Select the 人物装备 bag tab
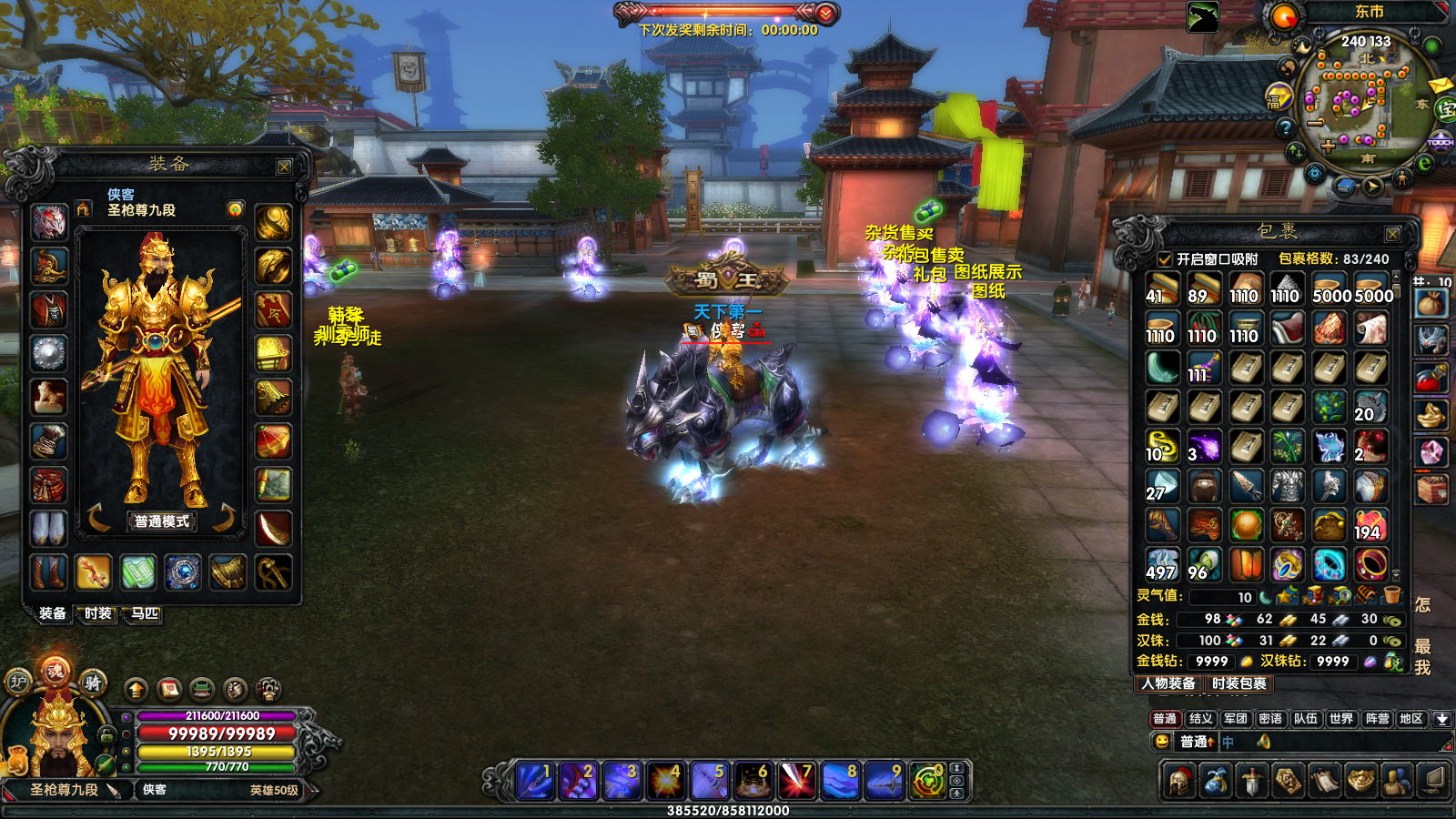The image size is (1456, 819). coord(1169,684)
